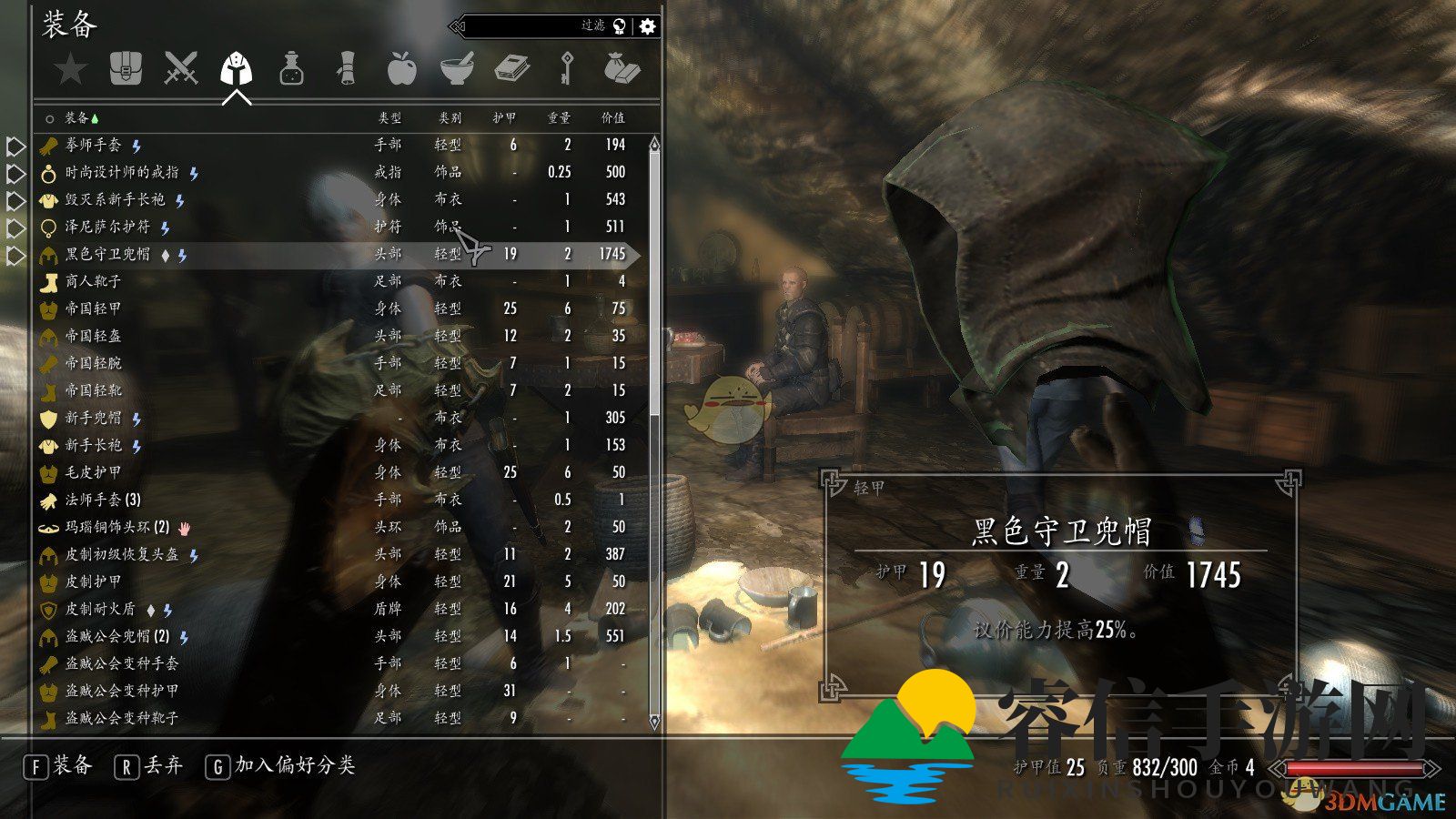Viewport: 1456px width, 819px height.
Task: Choose the 毛皮护甲 entry
Action: [93, 472]
